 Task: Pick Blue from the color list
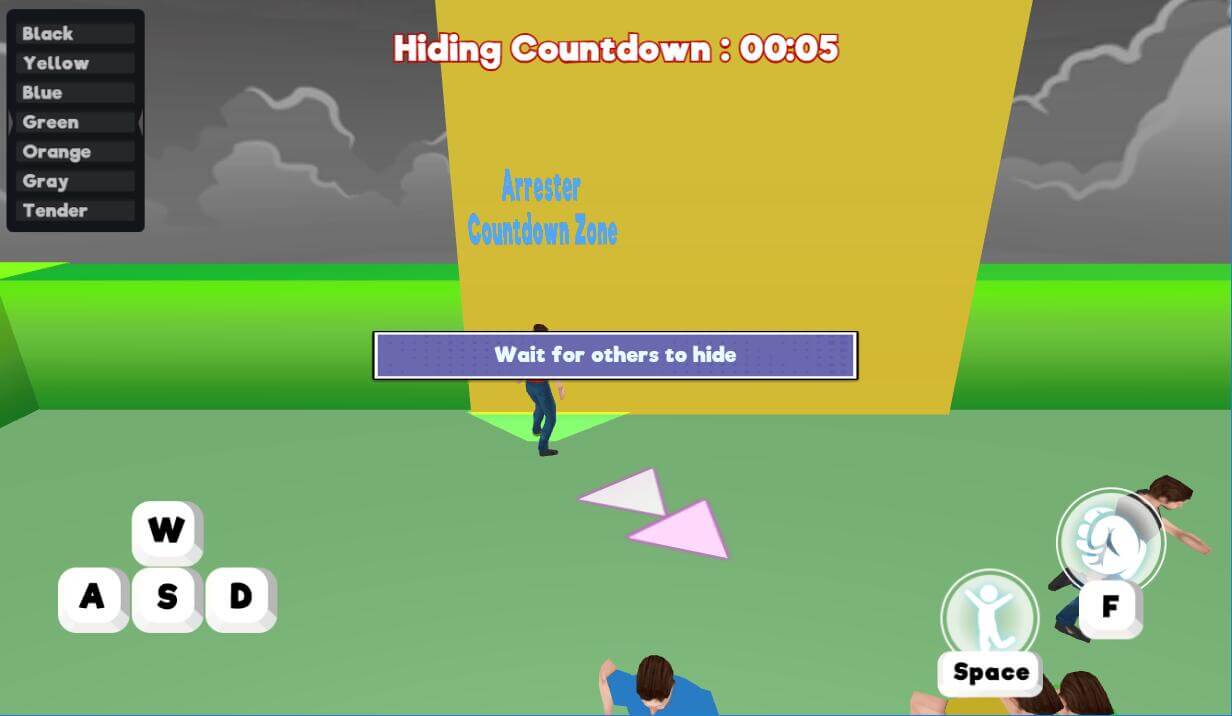tap(75, 93)
